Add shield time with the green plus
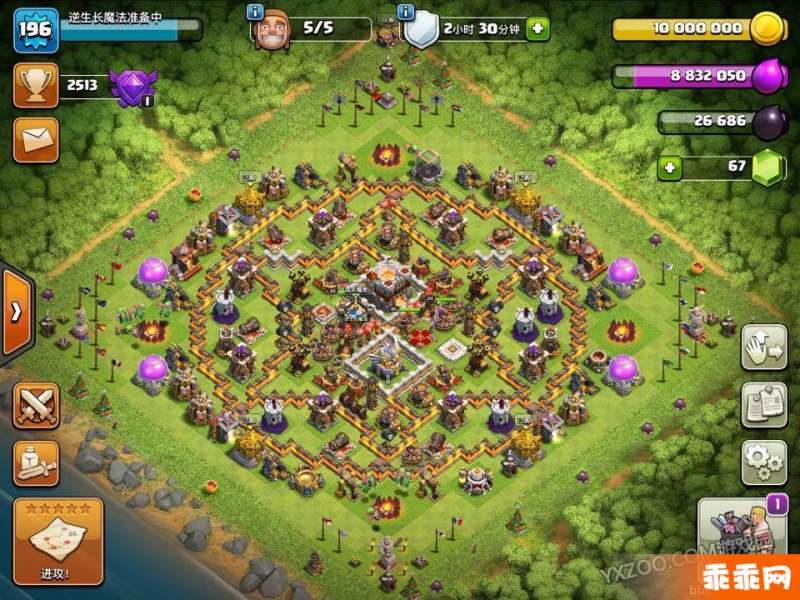 point(537,29)
